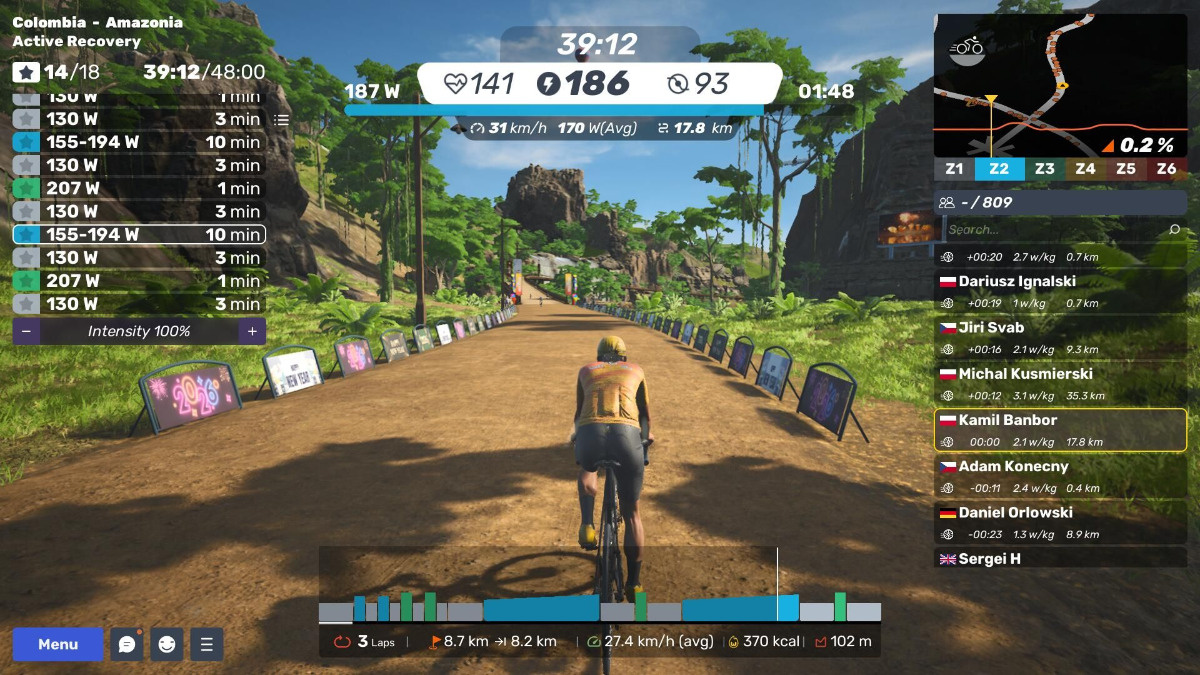
Task: Click the highlighted 155-194 W workout block
Action: tap(139, 235)
